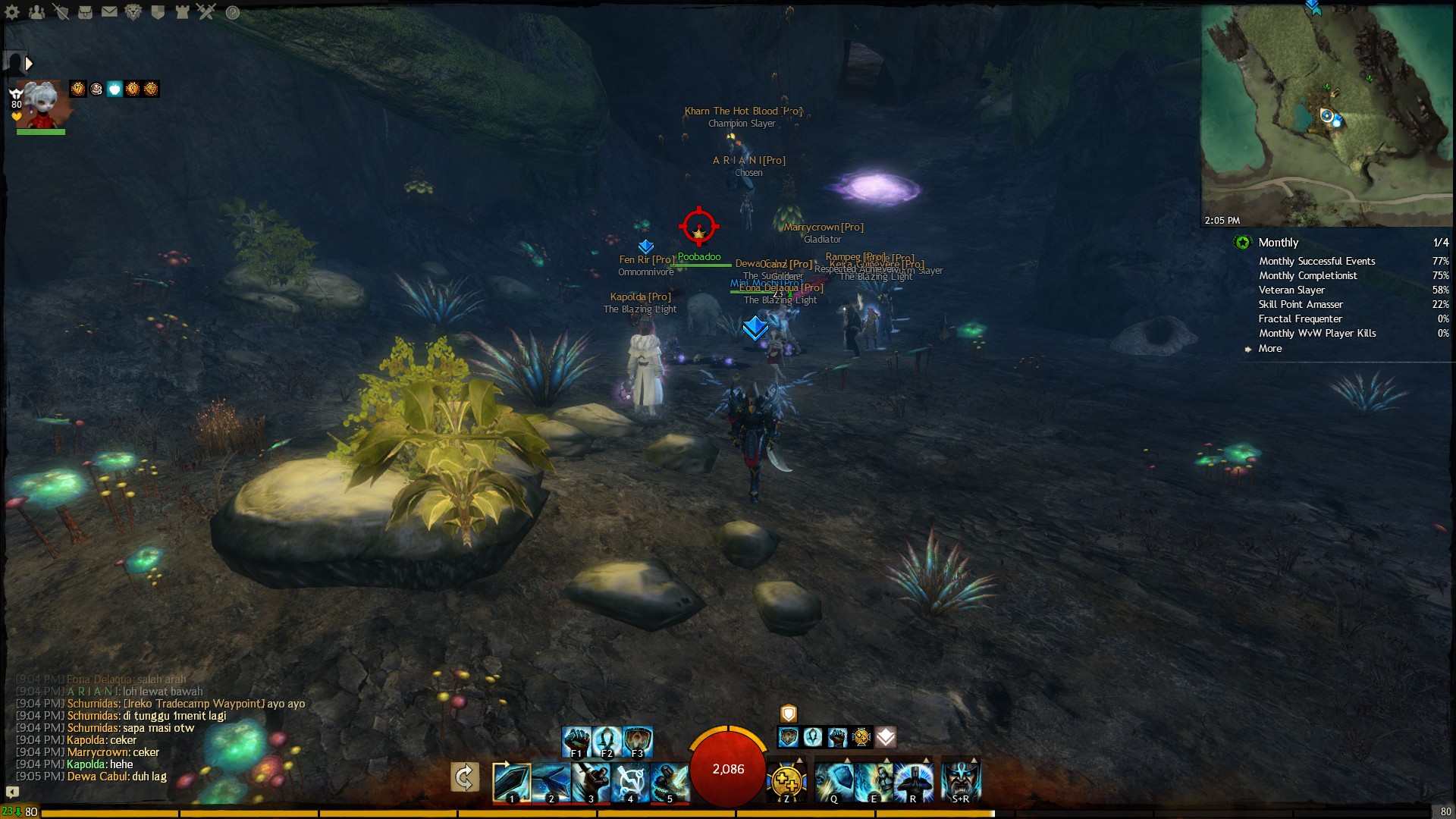Activate the bearded helmet elite skill

[x=961, y=781]
